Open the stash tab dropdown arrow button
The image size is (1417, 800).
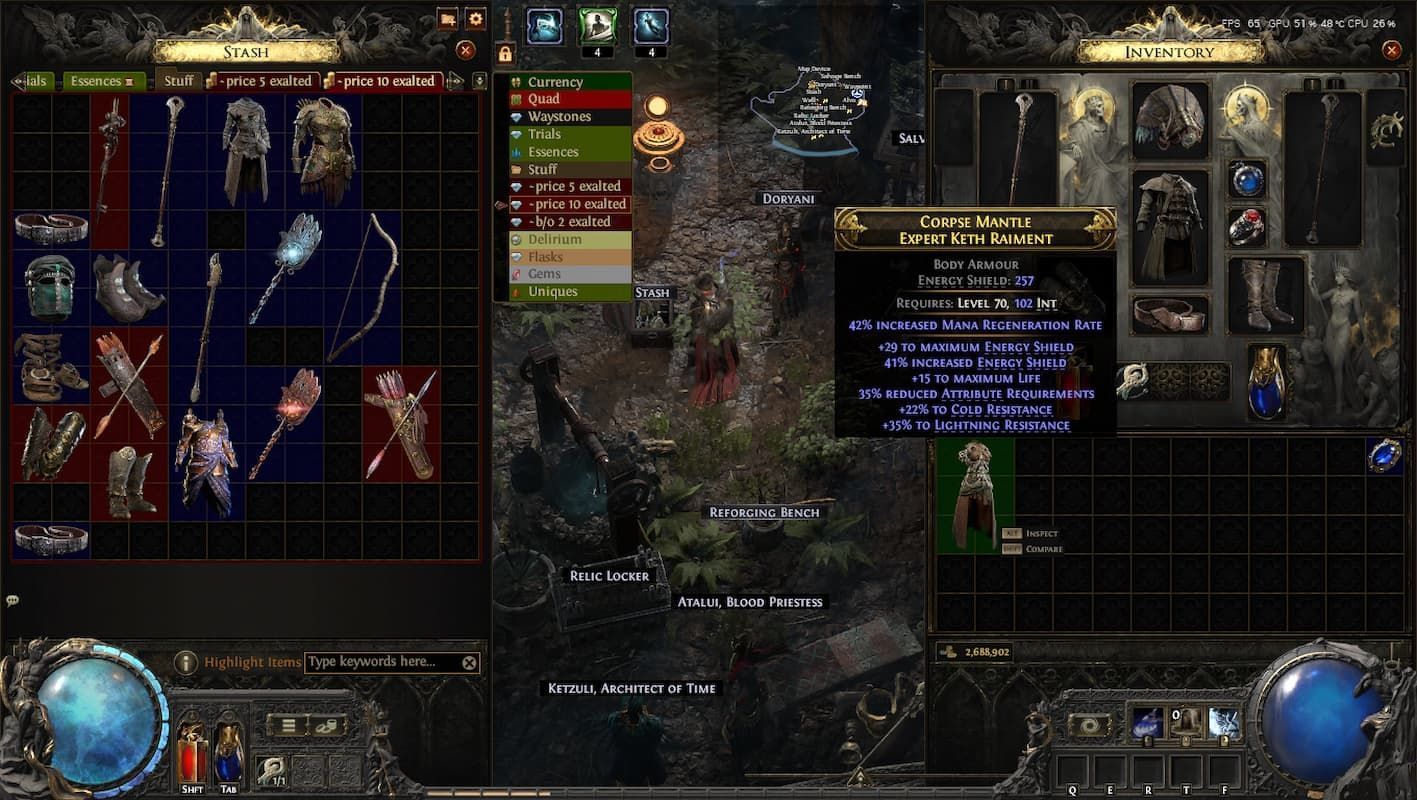(x=479, y=80)
